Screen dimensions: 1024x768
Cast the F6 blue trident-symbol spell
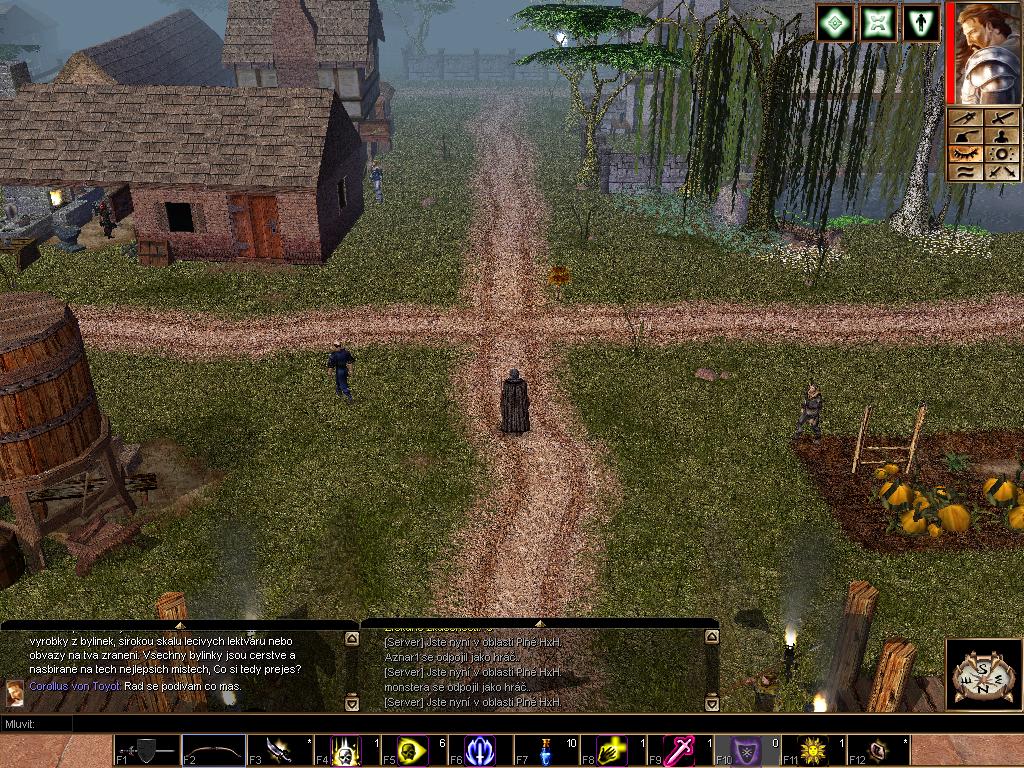coord(479,750)
